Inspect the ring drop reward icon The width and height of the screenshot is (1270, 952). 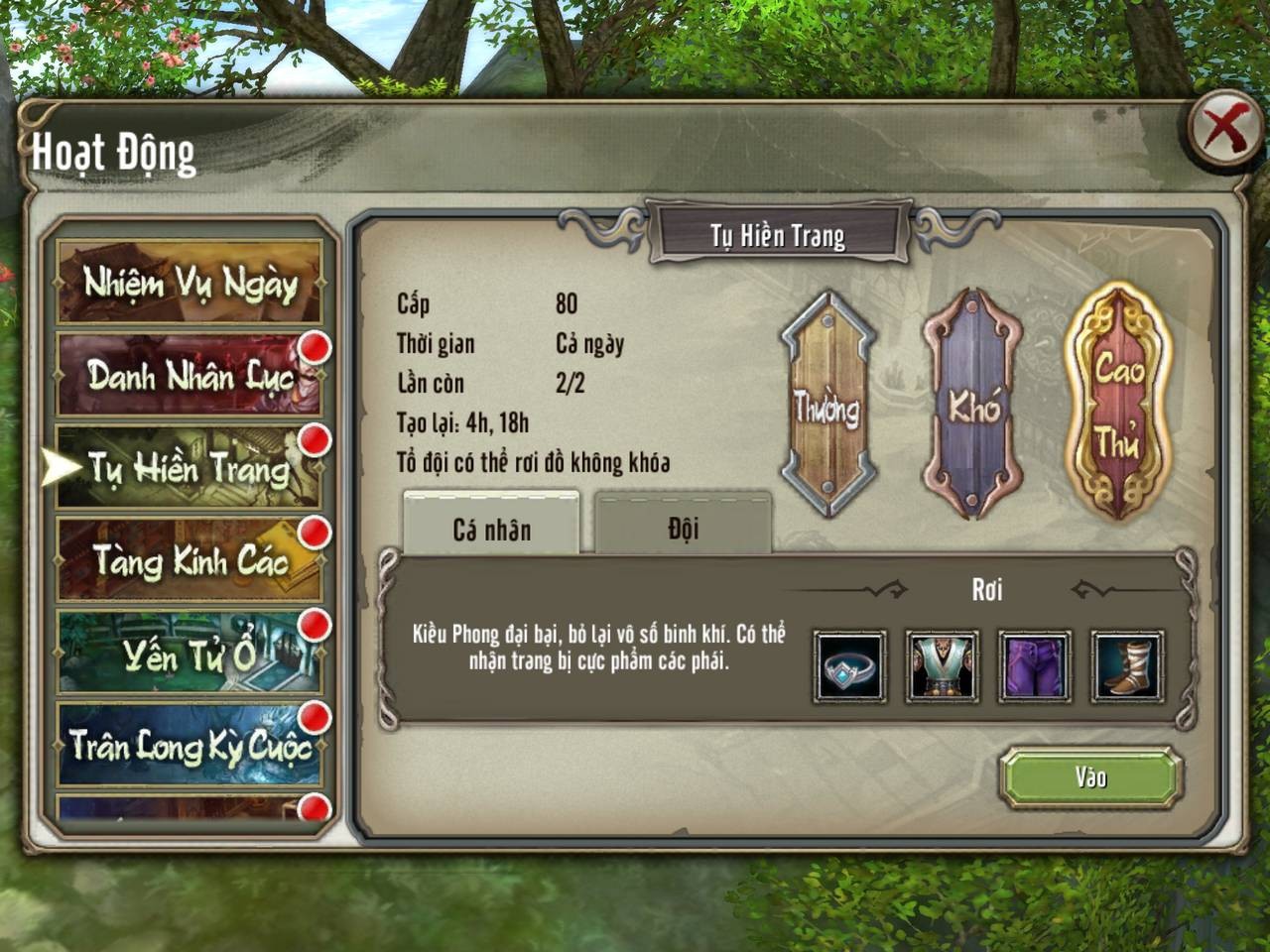pos(850,666)
